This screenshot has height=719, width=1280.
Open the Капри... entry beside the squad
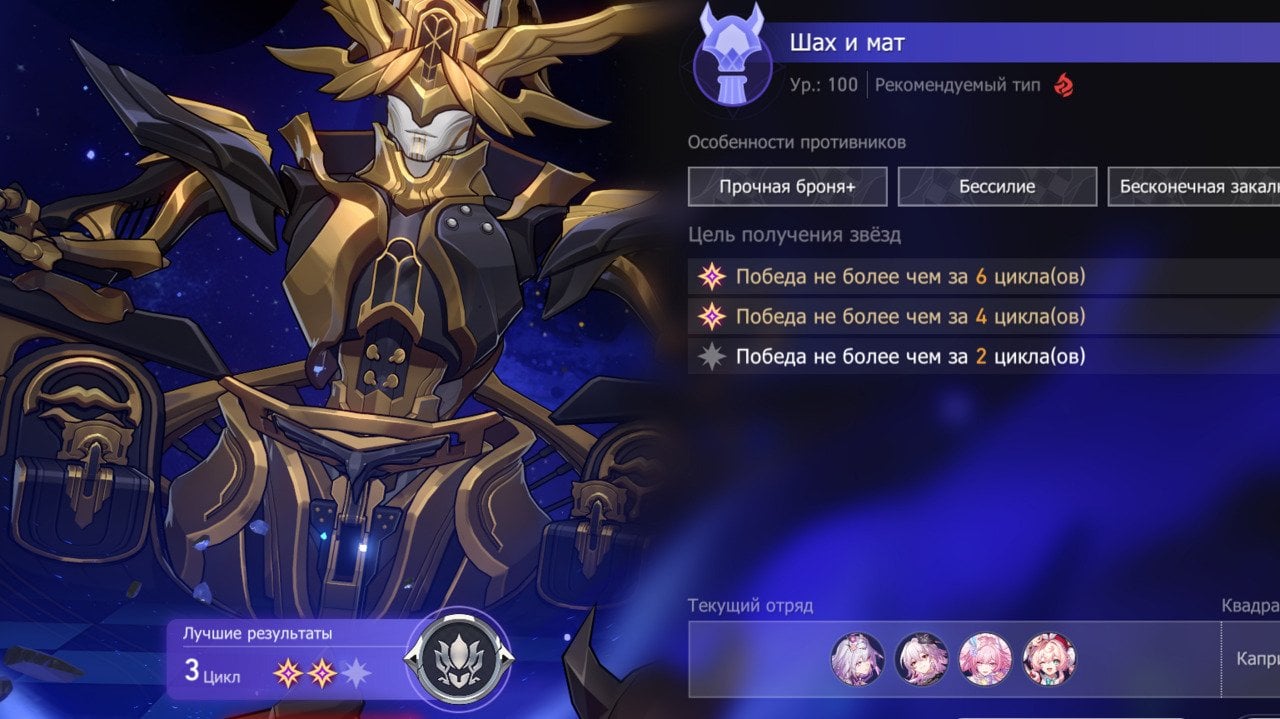[1256, 660]
